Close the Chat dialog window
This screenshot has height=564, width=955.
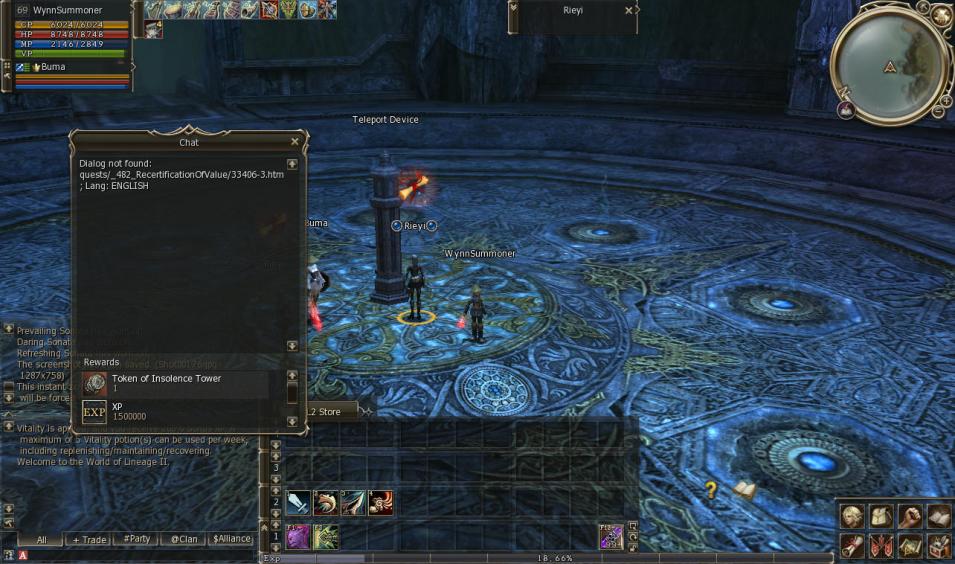click(x=294, y=142)
